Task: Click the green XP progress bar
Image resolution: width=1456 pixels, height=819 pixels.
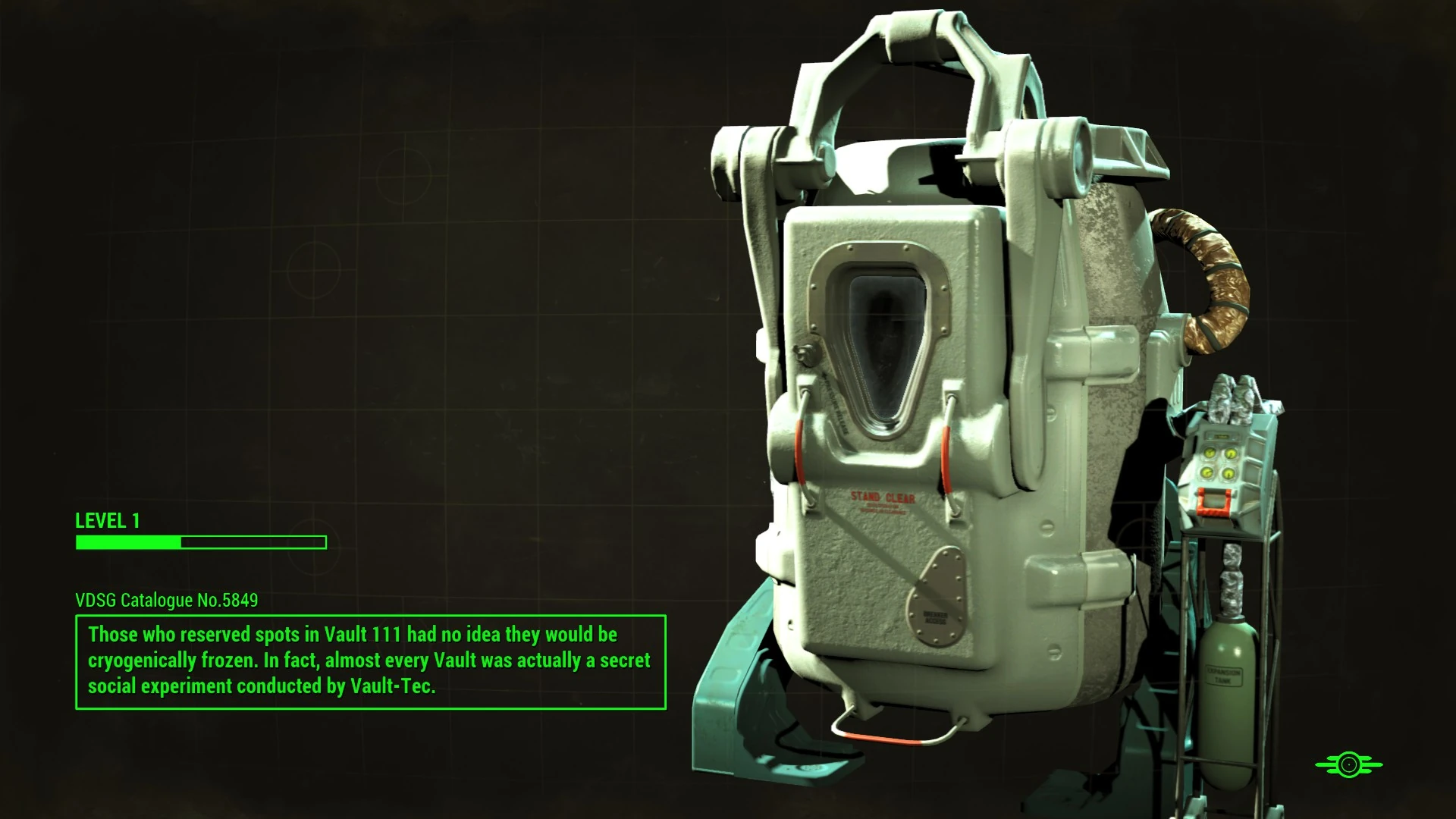Action: (201, 543)
